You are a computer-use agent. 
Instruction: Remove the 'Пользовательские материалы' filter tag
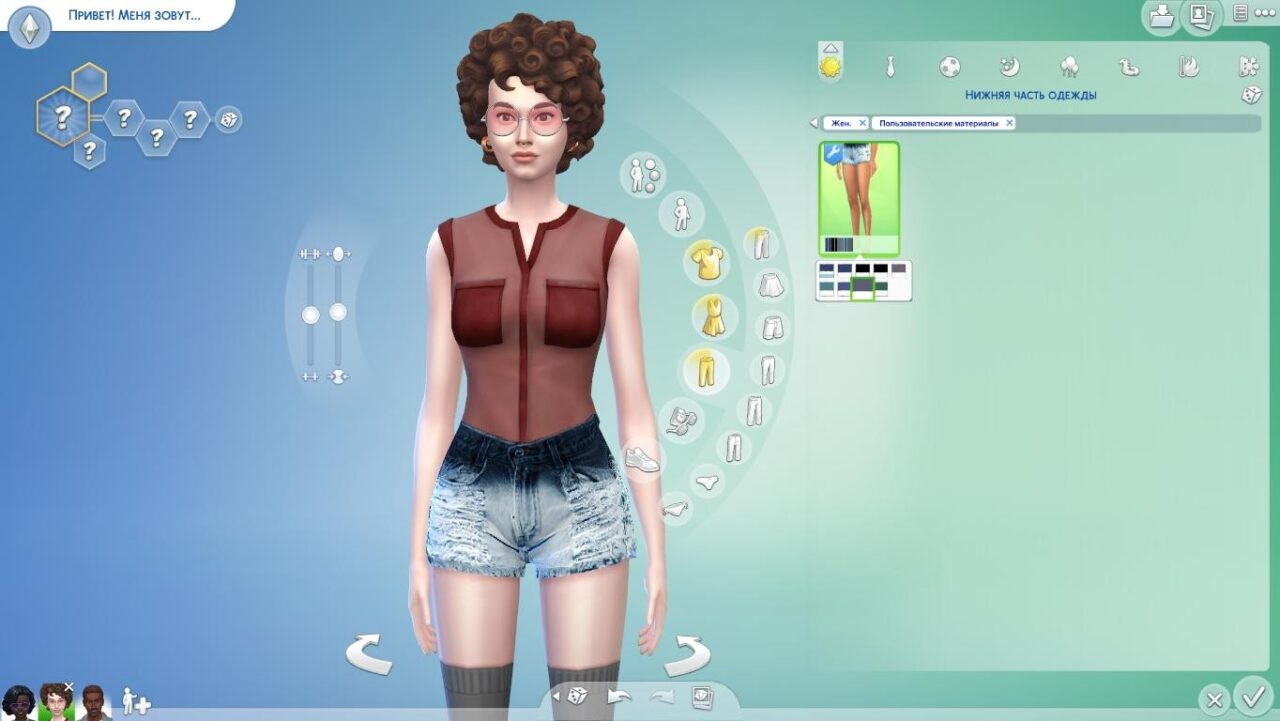(1009, 123)
